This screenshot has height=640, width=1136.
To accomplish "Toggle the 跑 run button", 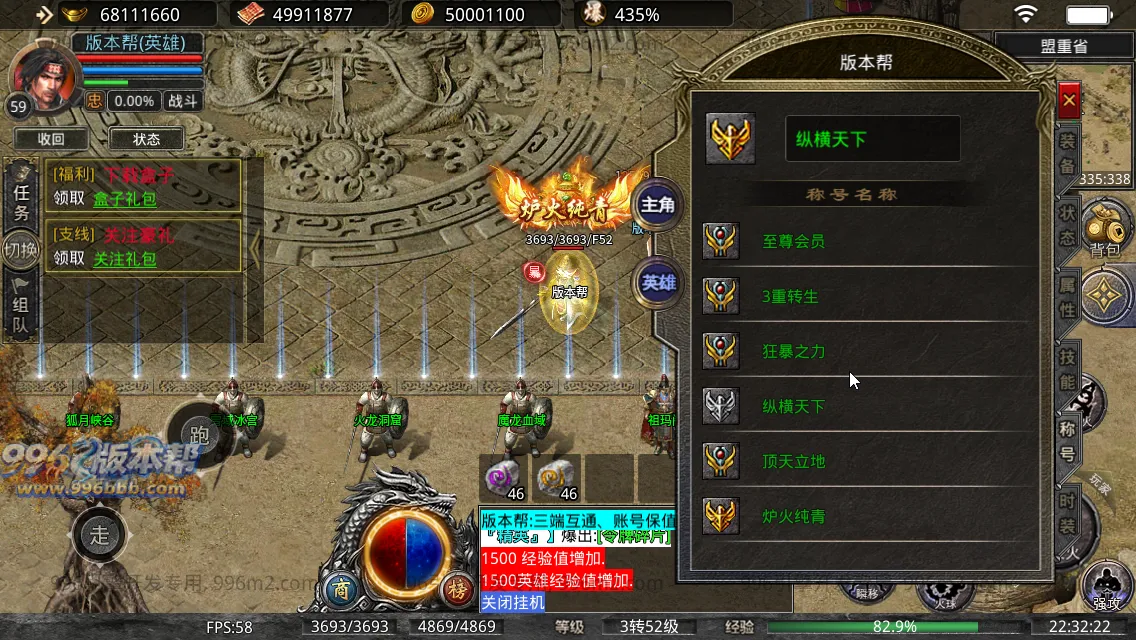I will [199, 434].
